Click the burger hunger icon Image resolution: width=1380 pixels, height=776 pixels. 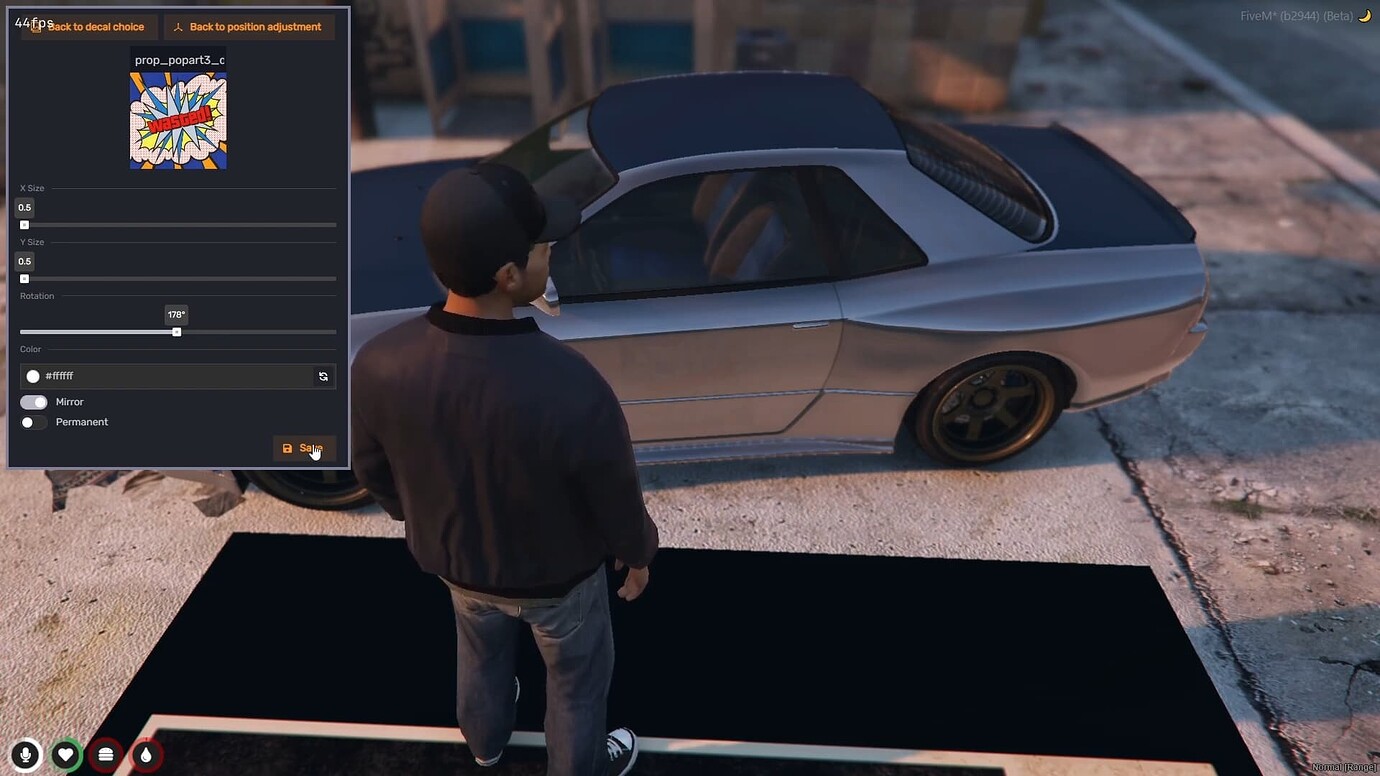pyautogui.click(x=106, y=754)
